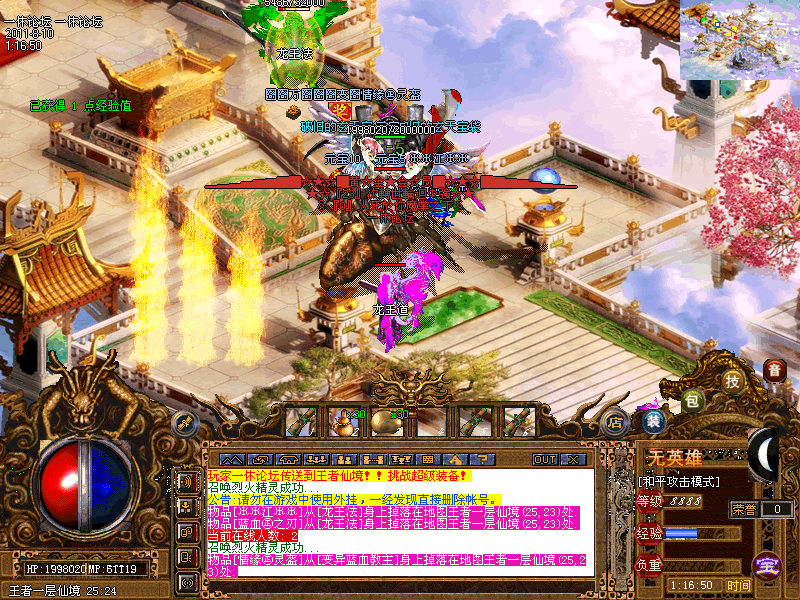Open the skills panel (技 button)
Screen dimensions: 800x600
(733, 381)
